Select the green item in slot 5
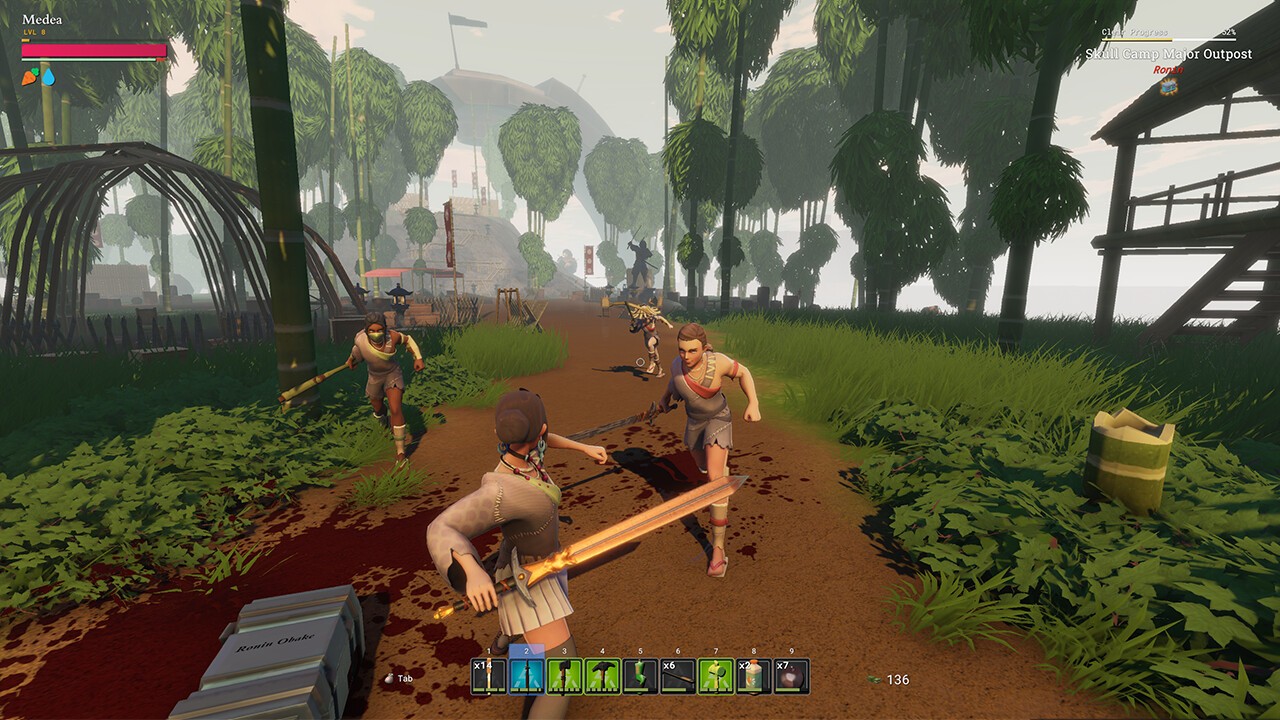Viewport: 1280px width, 720px height. [640, 677]
